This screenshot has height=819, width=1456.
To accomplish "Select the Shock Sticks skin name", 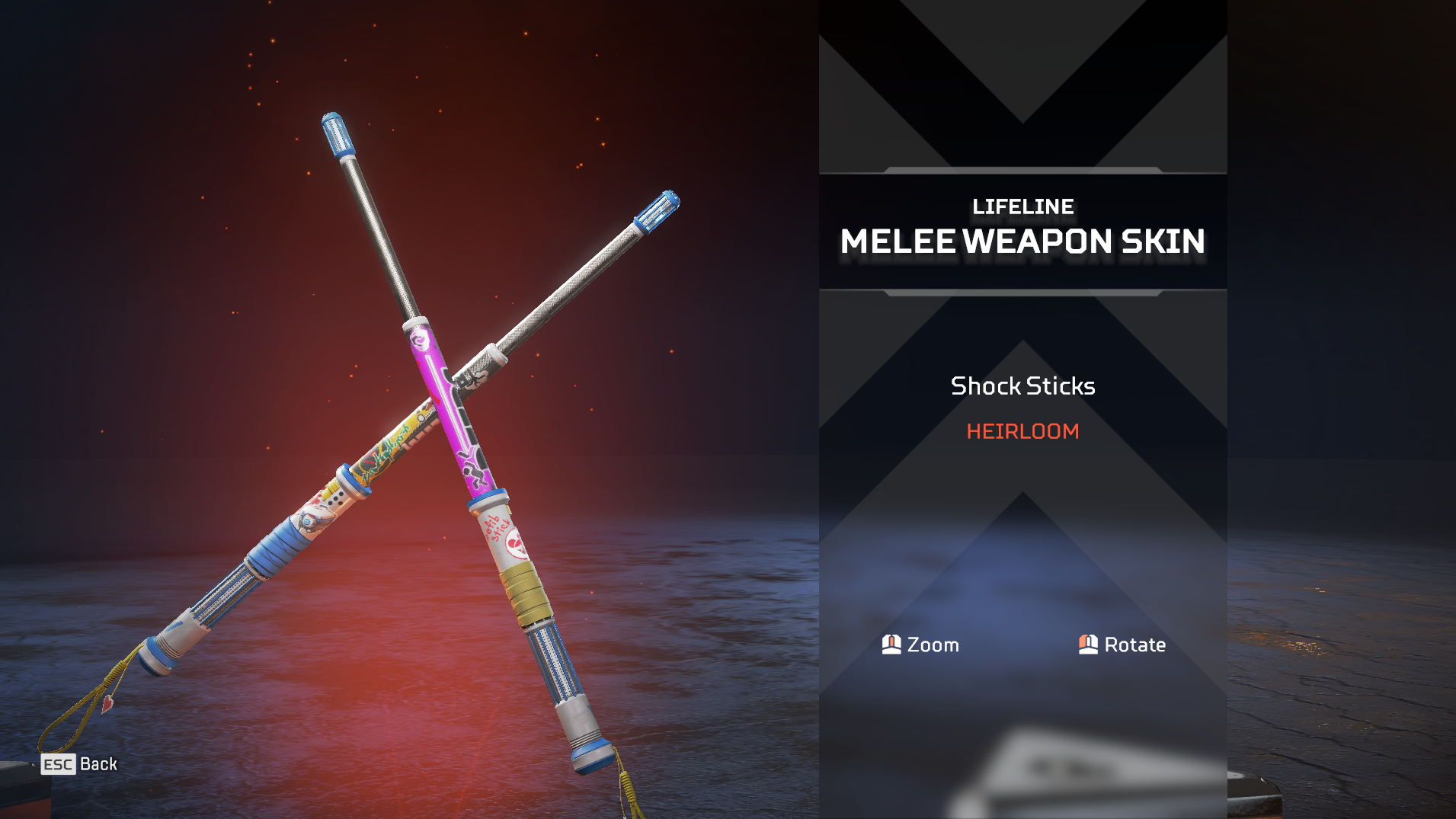I will pos(1022,386).
